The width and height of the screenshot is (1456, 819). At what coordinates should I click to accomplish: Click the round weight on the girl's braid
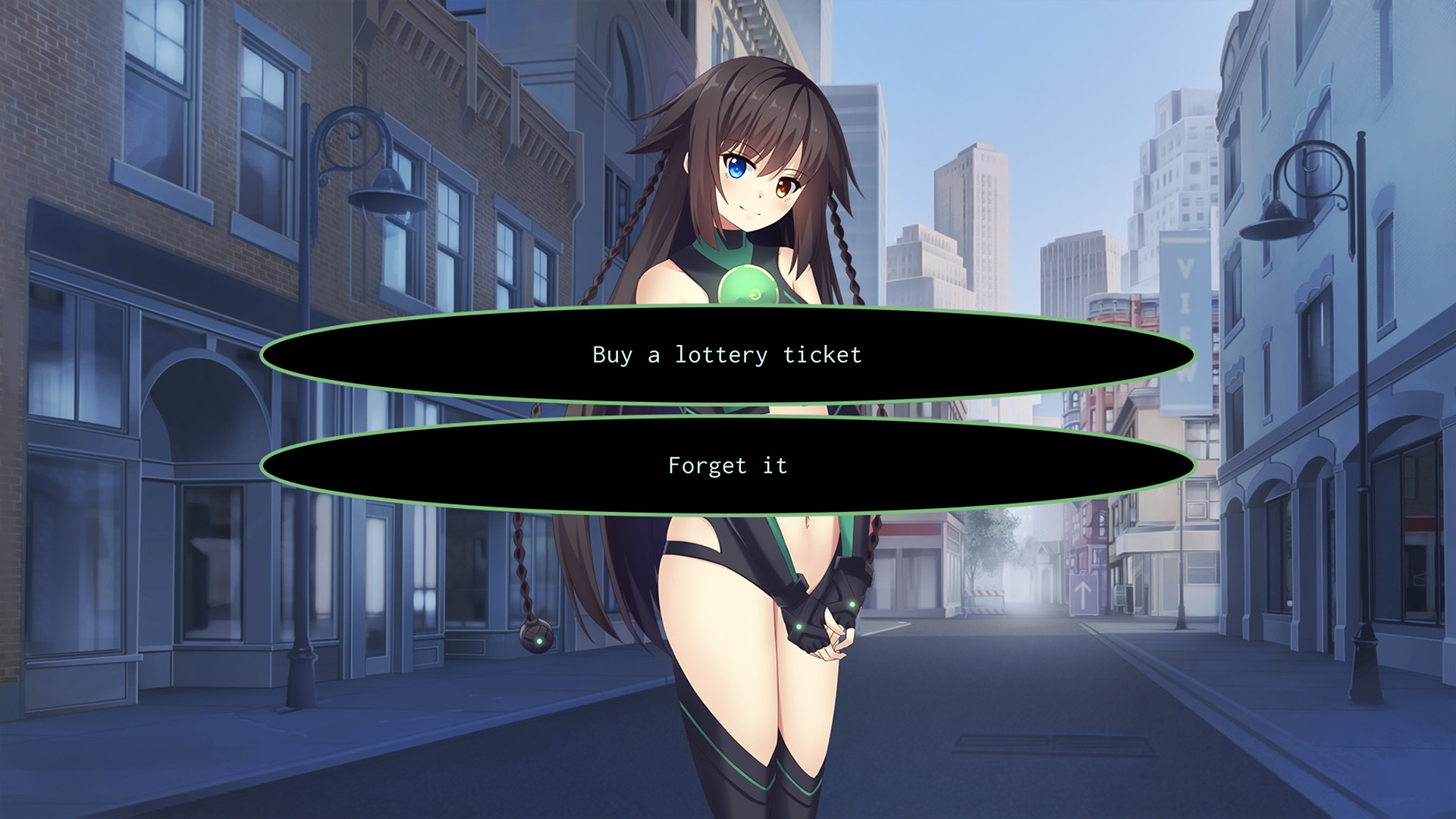click(536, 639)
